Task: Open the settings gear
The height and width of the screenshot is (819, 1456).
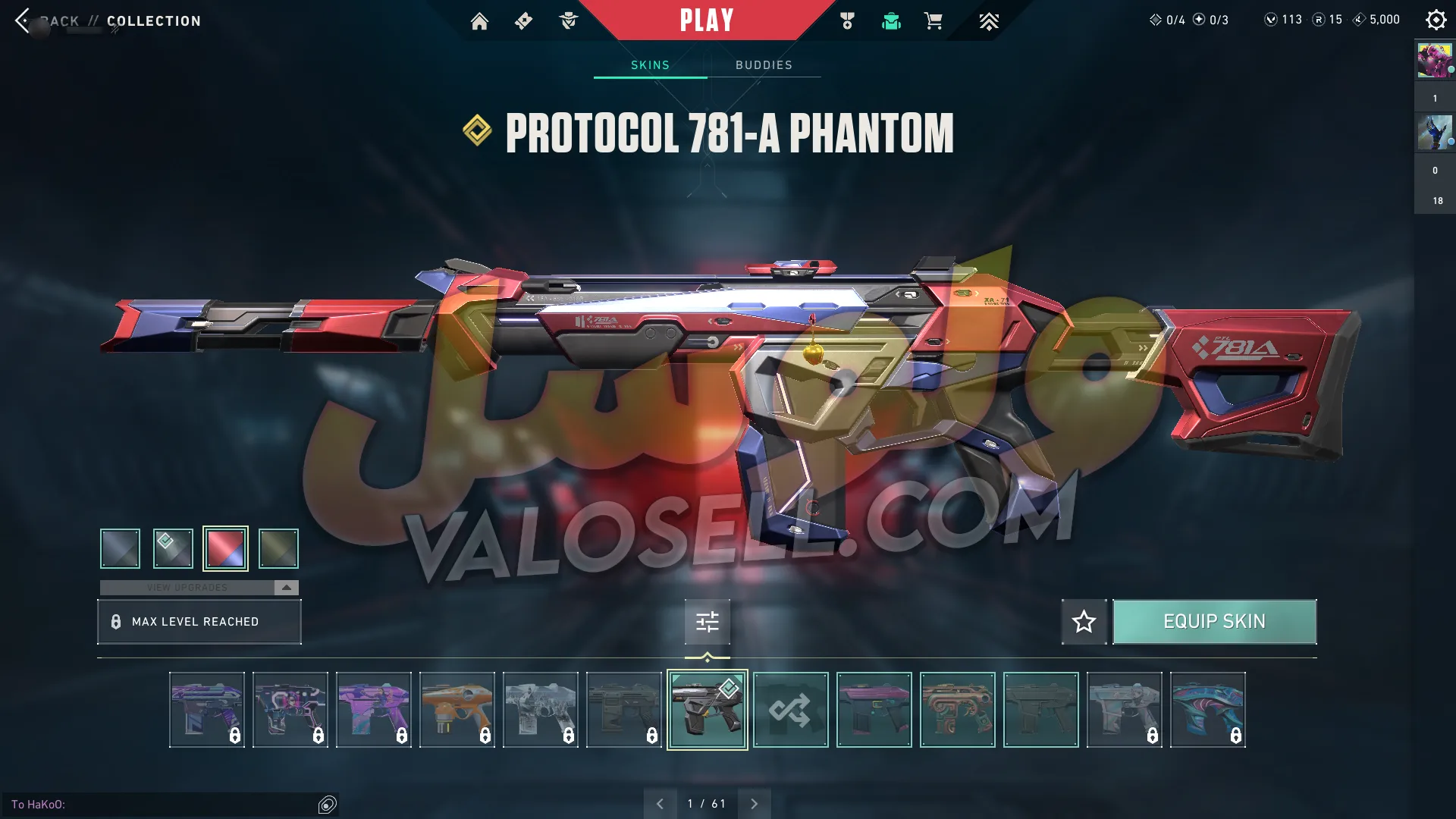Action: (1436, 20)
